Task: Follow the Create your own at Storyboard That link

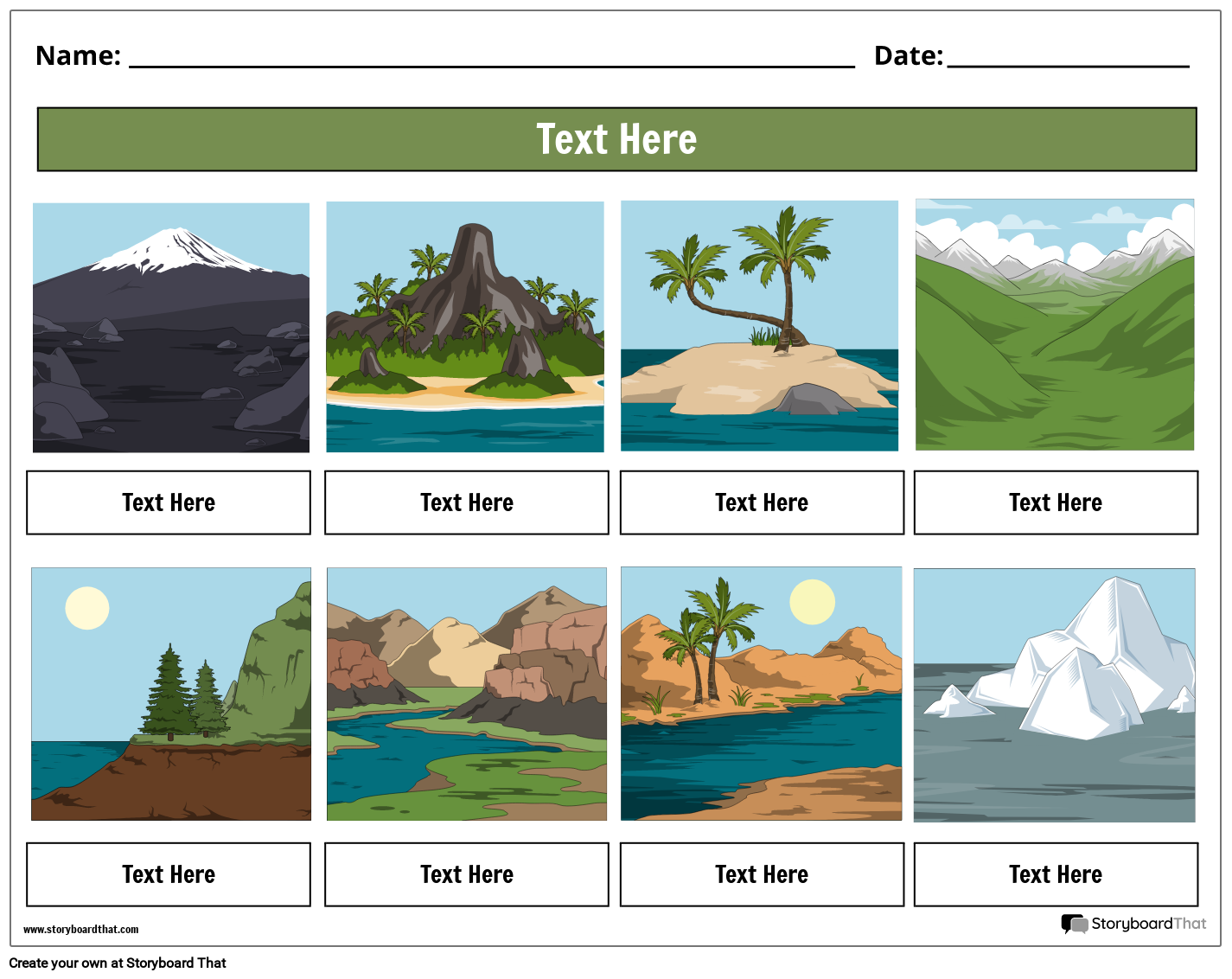Action: pyautogui.click(x=118, y=963)
